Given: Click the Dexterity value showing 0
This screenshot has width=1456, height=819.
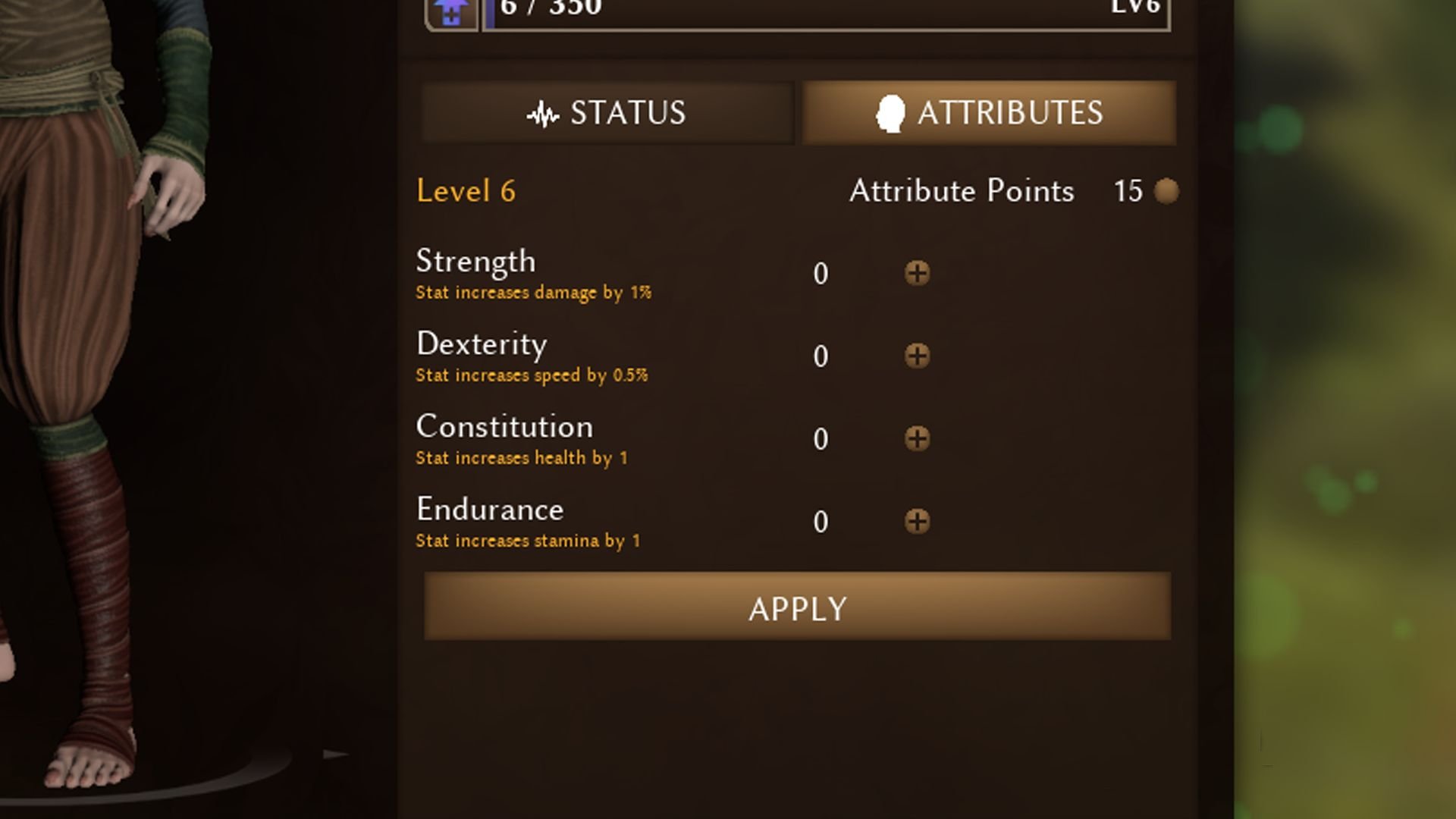Looking at the screenshot, I should click(820, 356).
